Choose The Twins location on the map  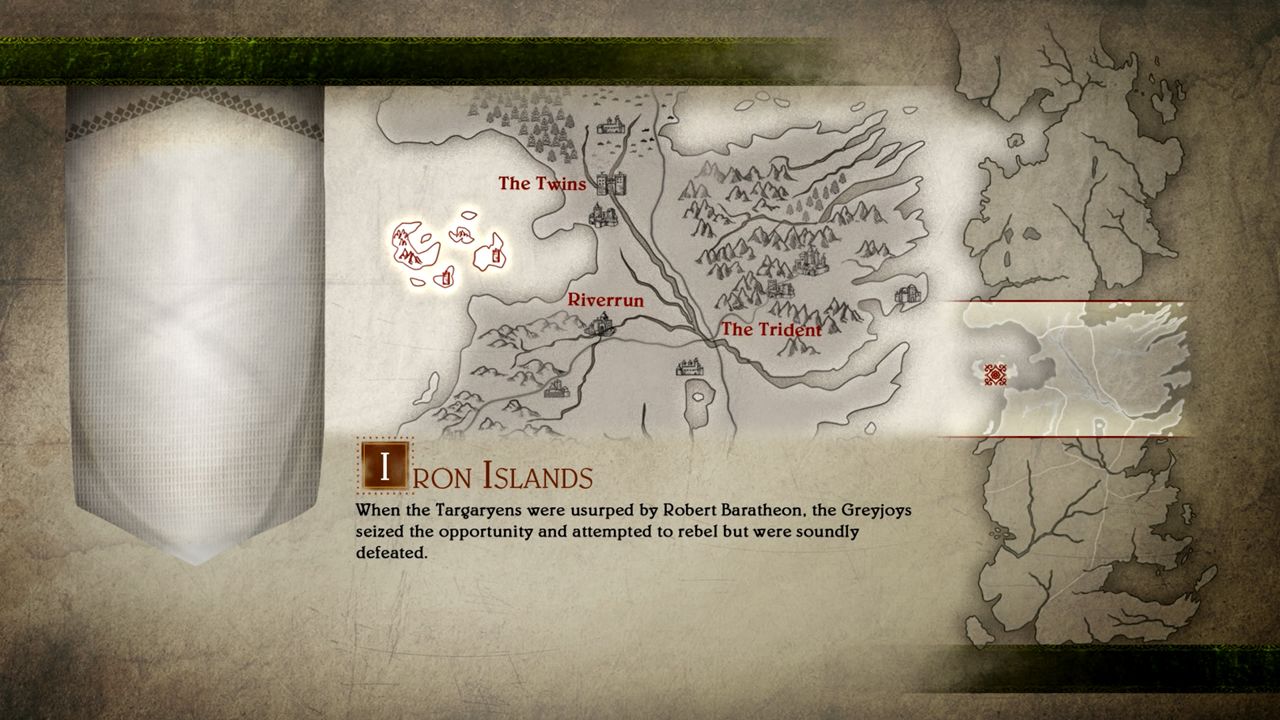[x=610, y=184]
